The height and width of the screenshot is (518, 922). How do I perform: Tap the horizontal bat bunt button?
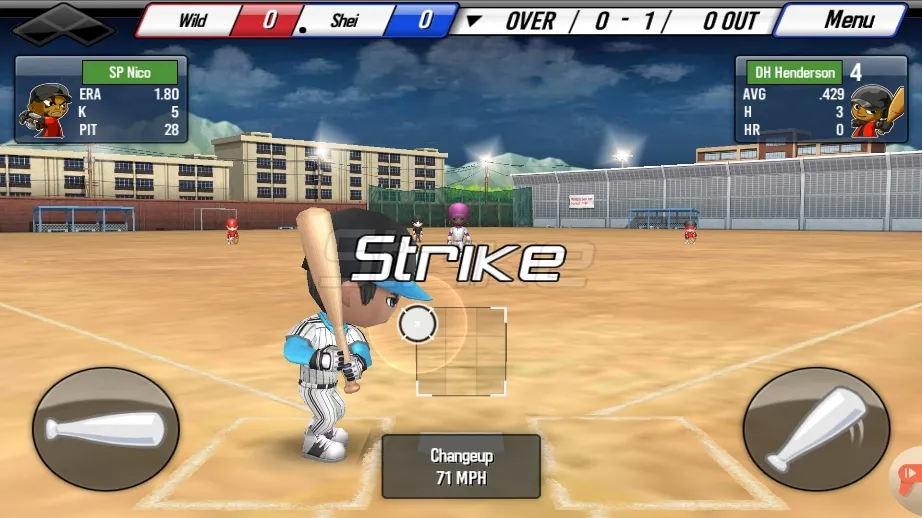[x=105, y=429]
